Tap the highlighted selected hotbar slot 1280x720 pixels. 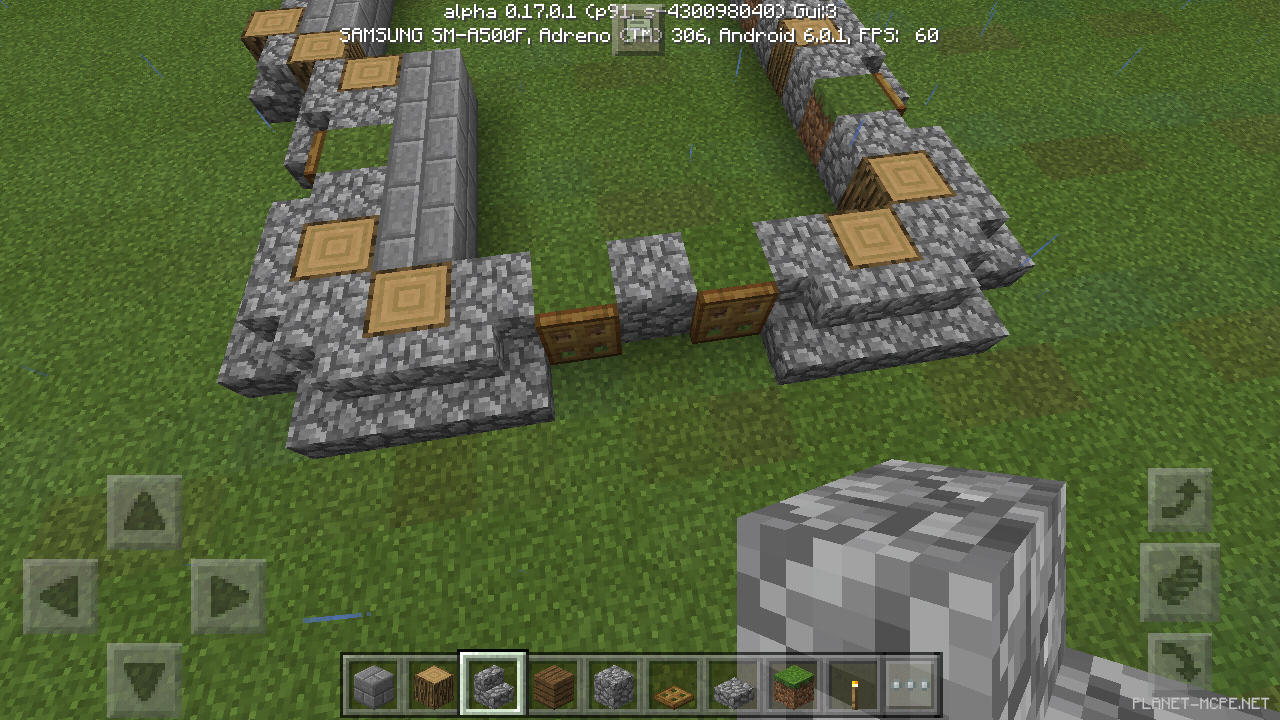tap(493, 685)
